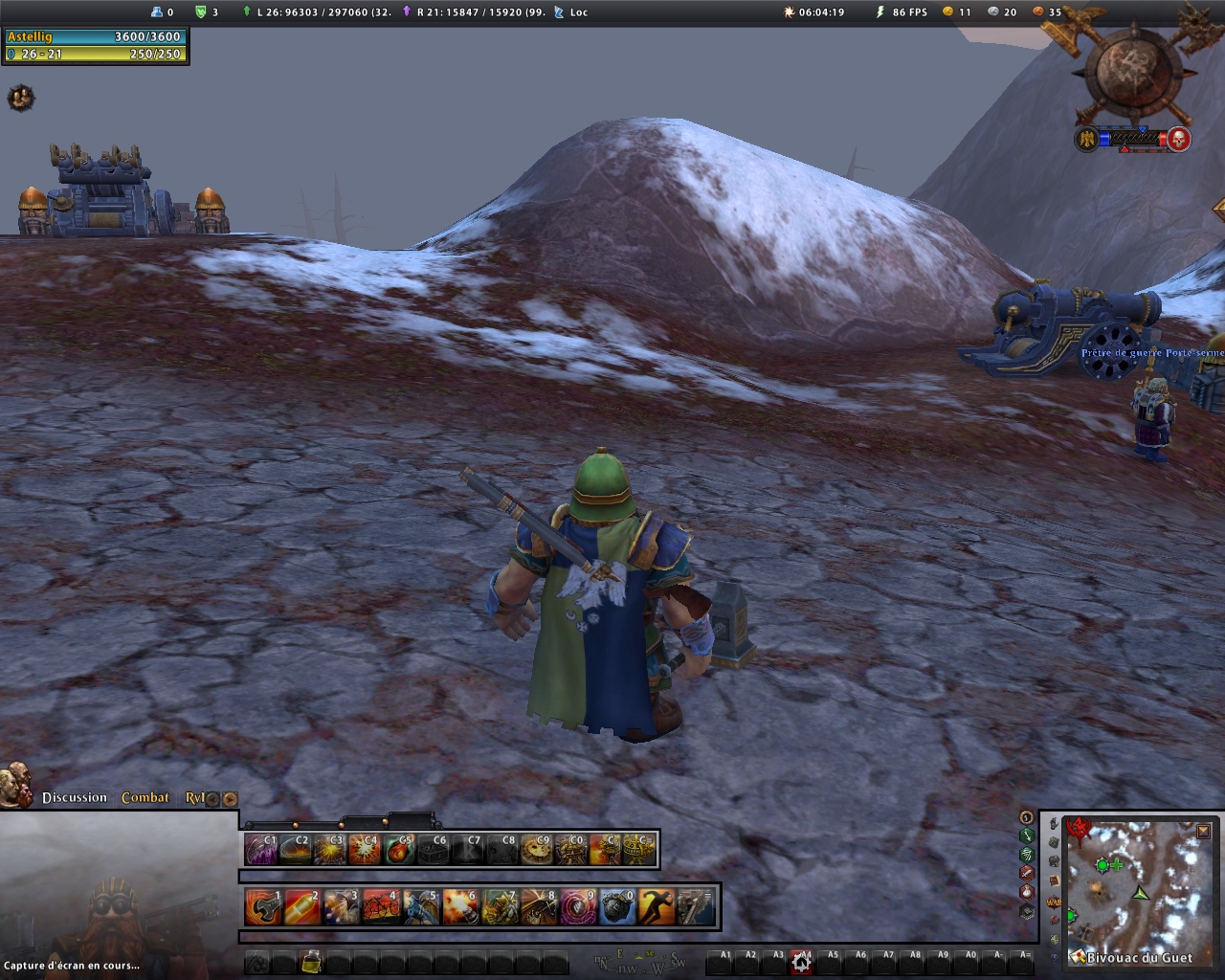Switch to the Combat chat tab
The height and width of the screenshot is (980, 1225).
[145, 798]
